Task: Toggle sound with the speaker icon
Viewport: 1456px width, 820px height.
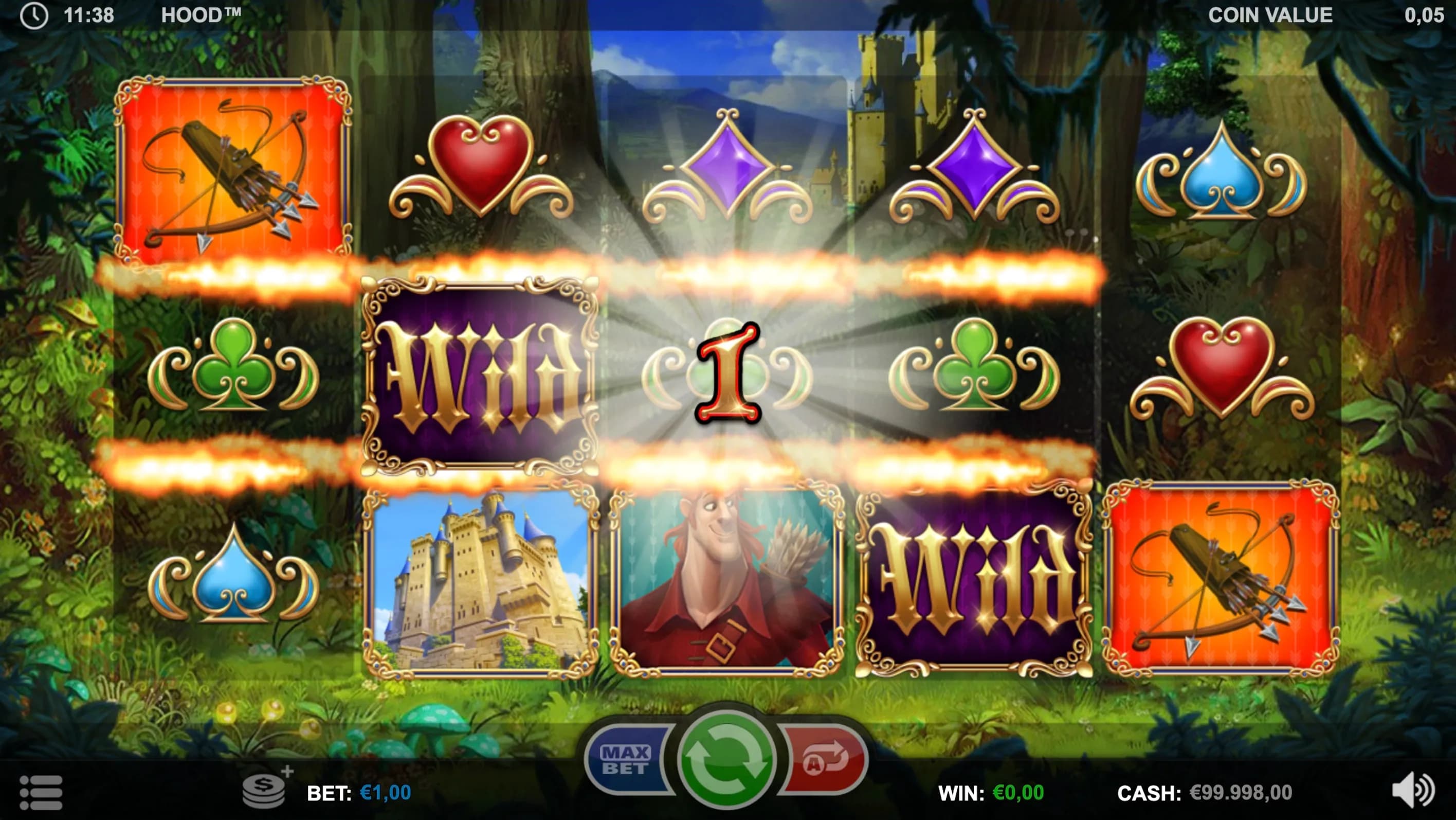Action: [1412, 790]
